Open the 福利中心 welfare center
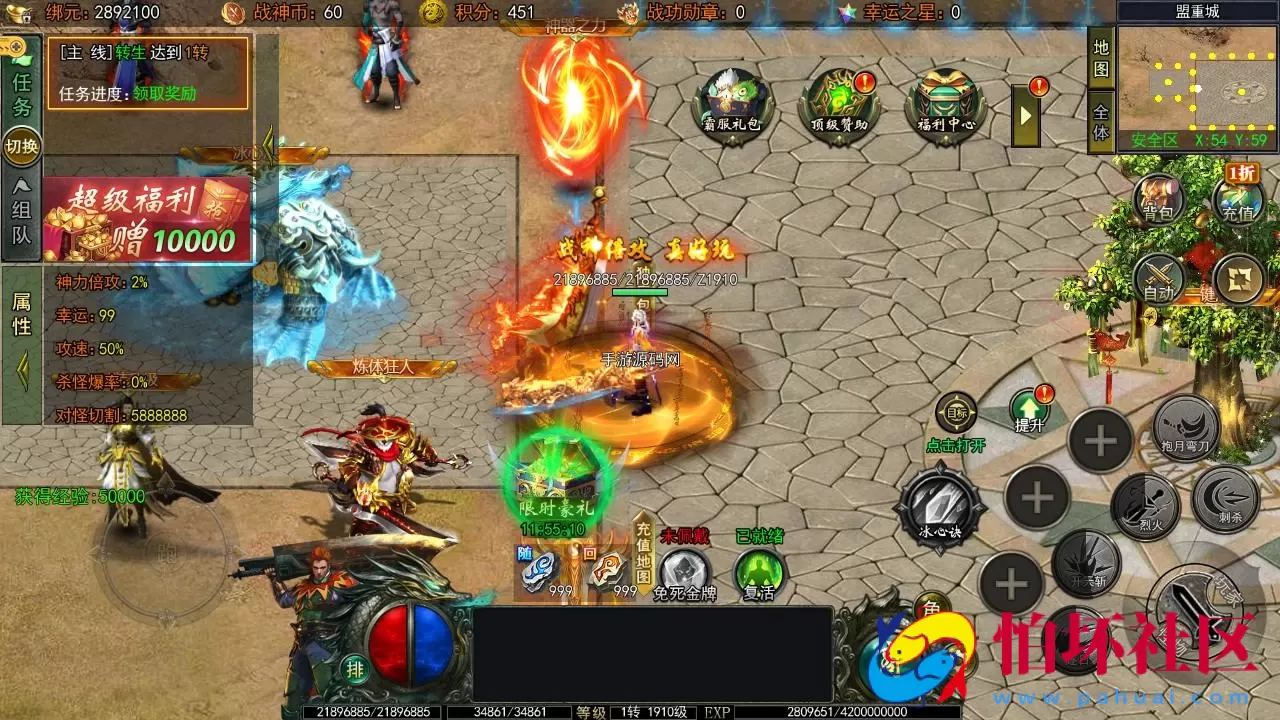 click(946, 101)
